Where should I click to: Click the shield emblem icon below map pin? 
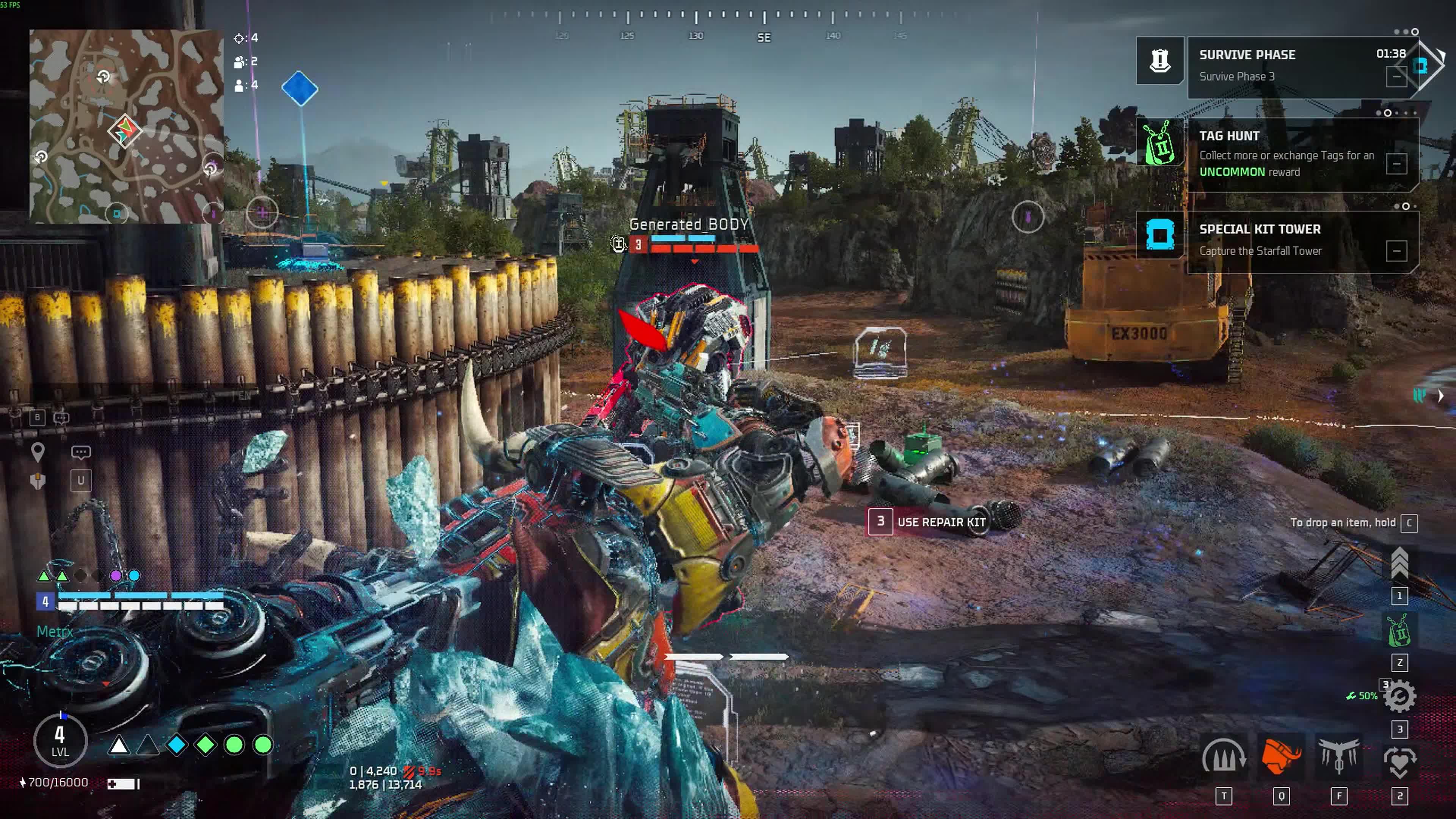37,481
